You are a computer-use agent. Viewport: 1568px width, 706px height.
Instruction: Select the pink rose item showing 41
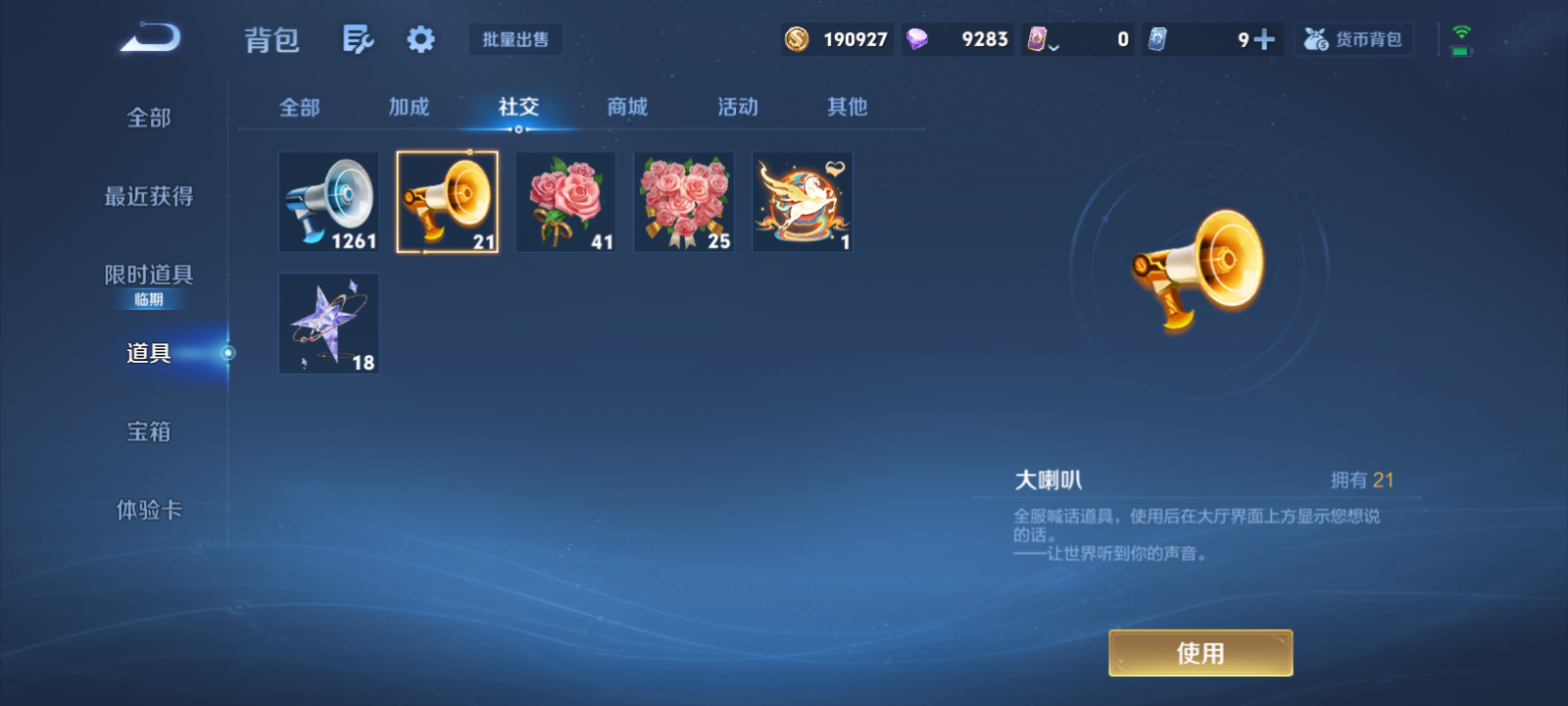tap(565, 201)
